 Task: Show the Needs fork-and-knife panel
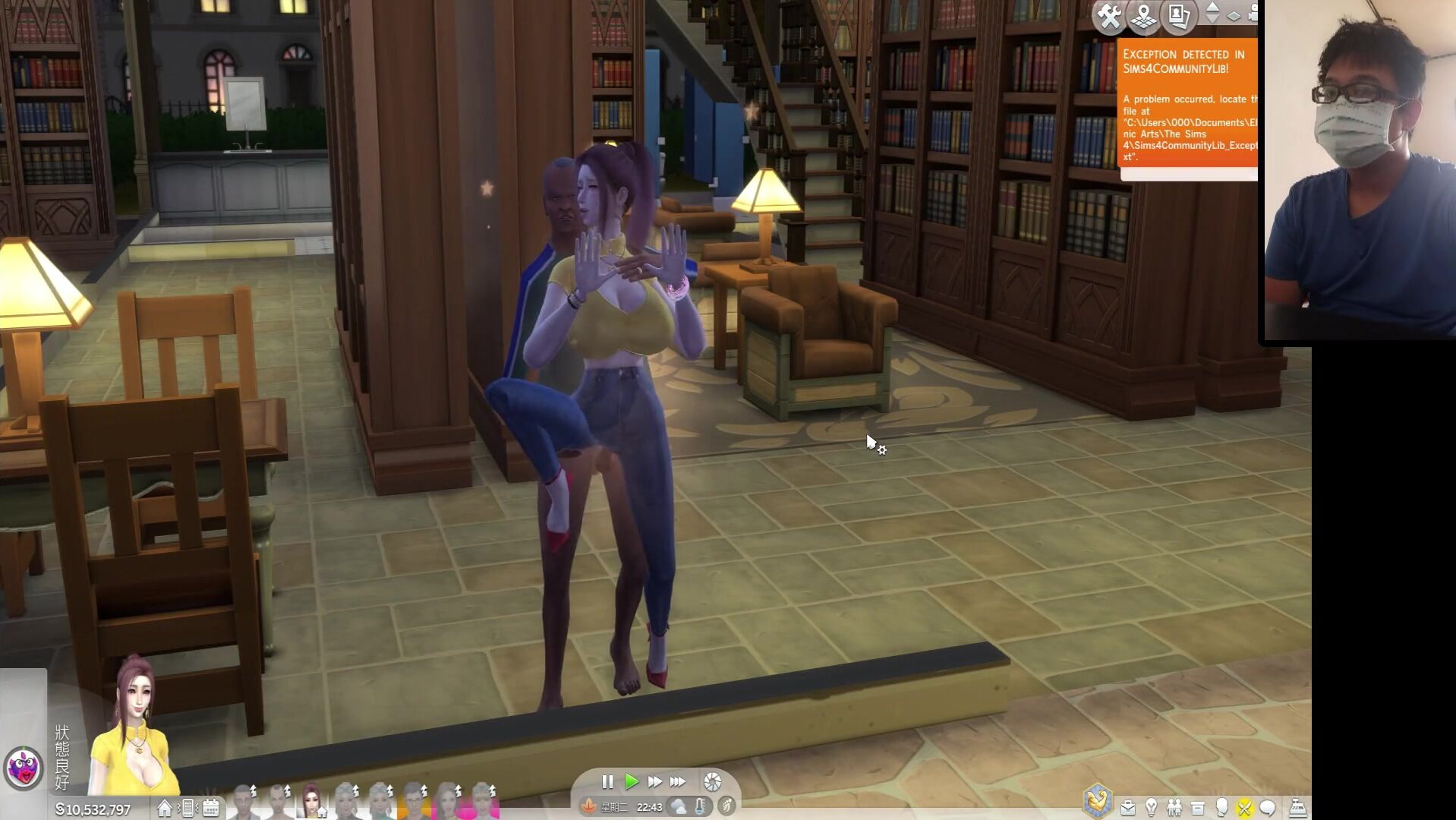coord(1244,808)
